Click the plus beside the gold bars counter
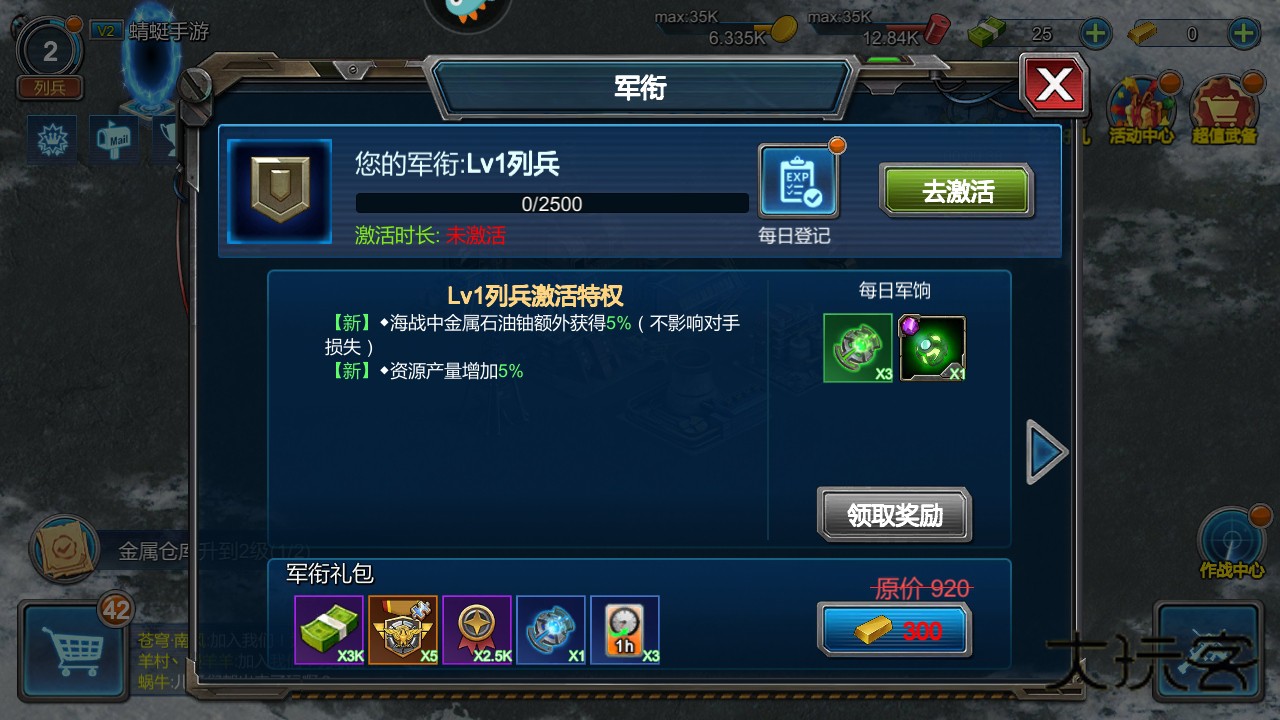The width and height of the screenshot is (1280, 720). [x=1243, y=32]
